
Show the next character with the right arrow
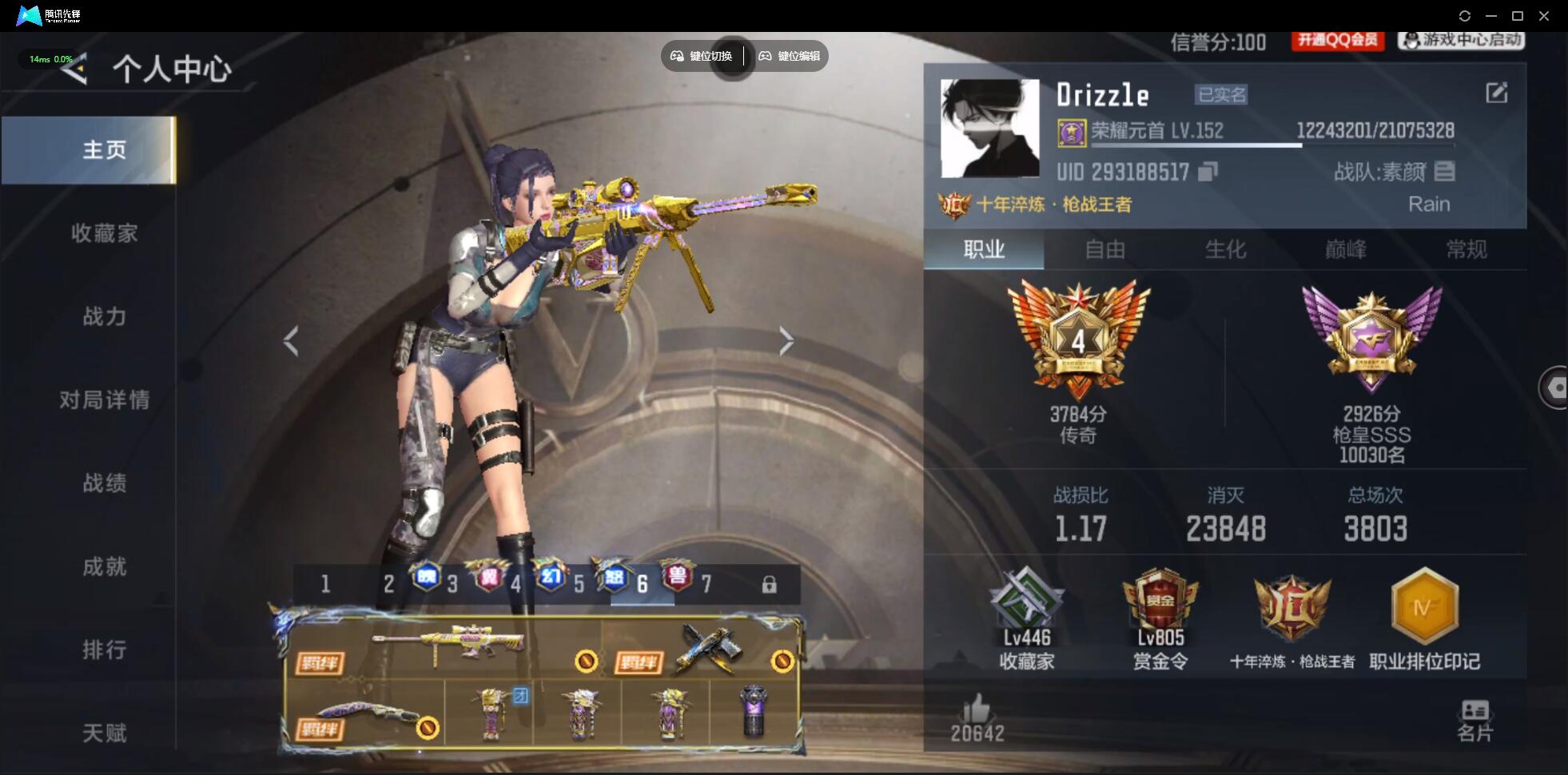pos(786,341)
